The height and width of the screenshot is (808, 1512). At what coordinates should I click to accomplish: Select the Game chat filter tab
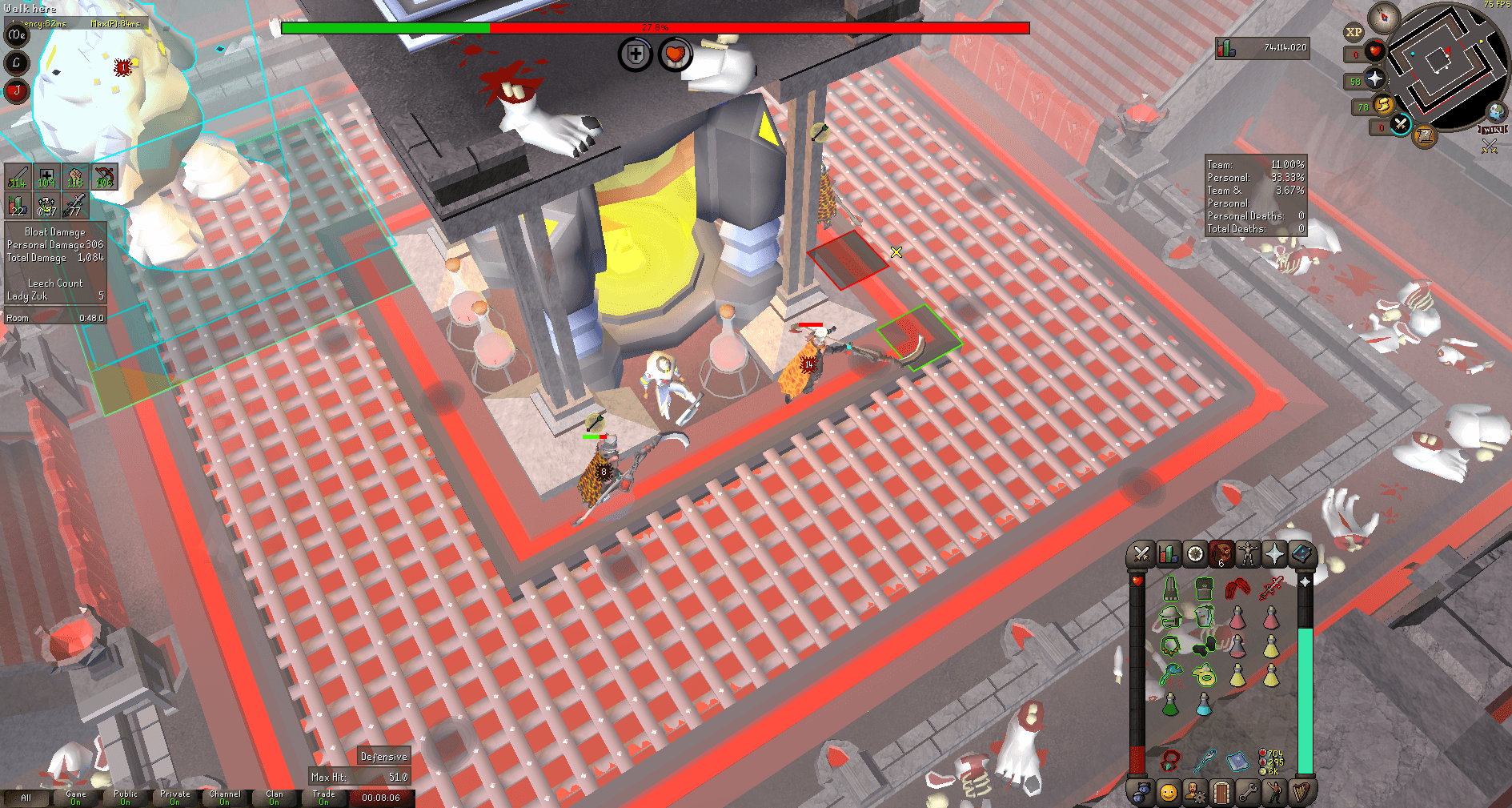click(x=75, y=798)
